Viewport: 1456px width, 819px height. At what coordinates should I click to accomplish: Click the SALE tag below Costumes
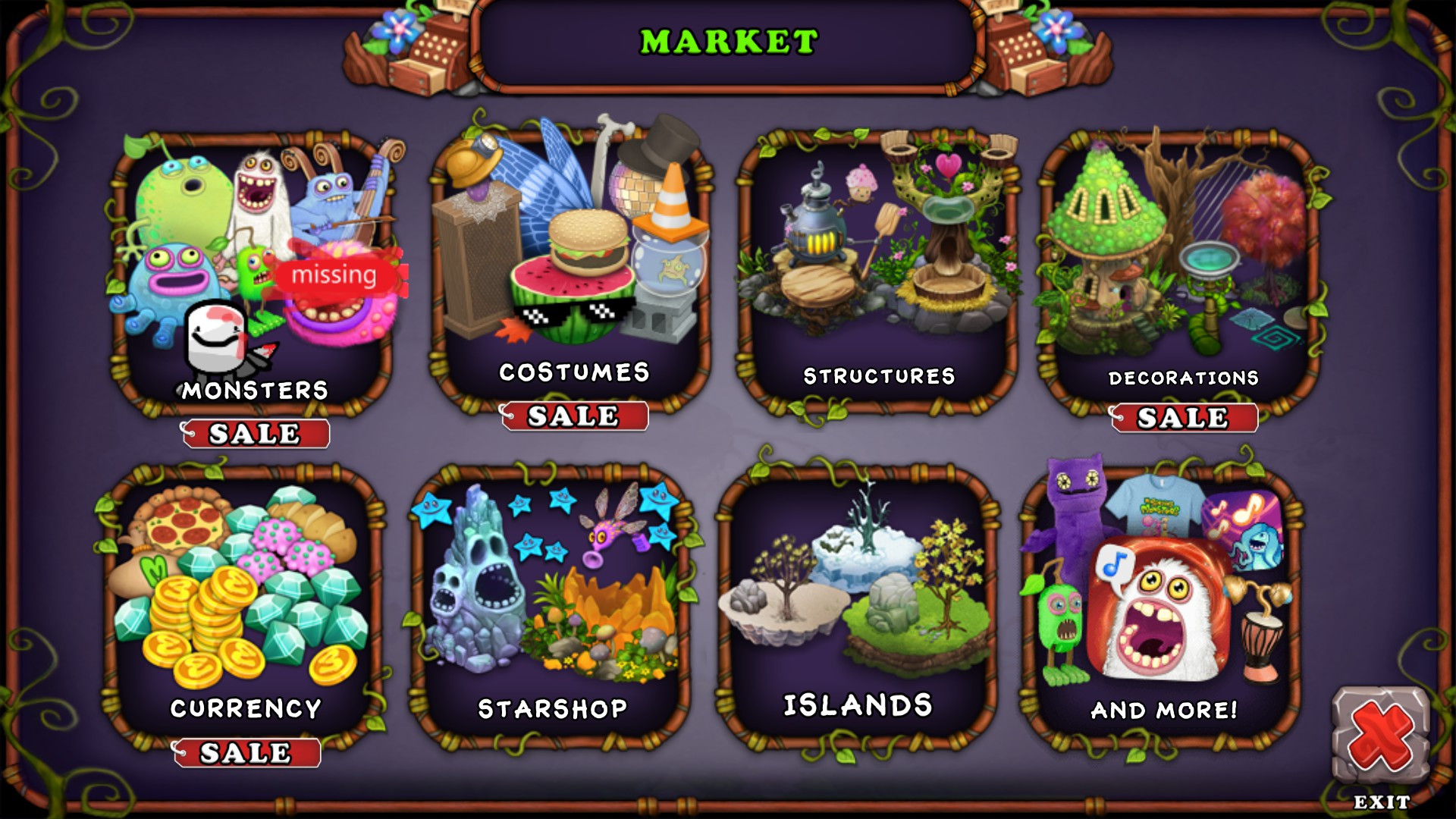(x=573, y=415)
